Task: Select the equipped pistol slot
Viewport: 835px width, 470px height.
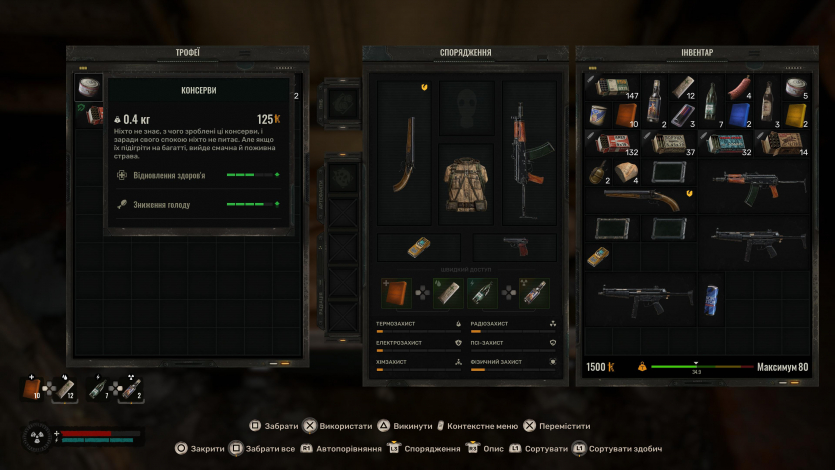Action: pyautogui.click(x=516, y=246)
